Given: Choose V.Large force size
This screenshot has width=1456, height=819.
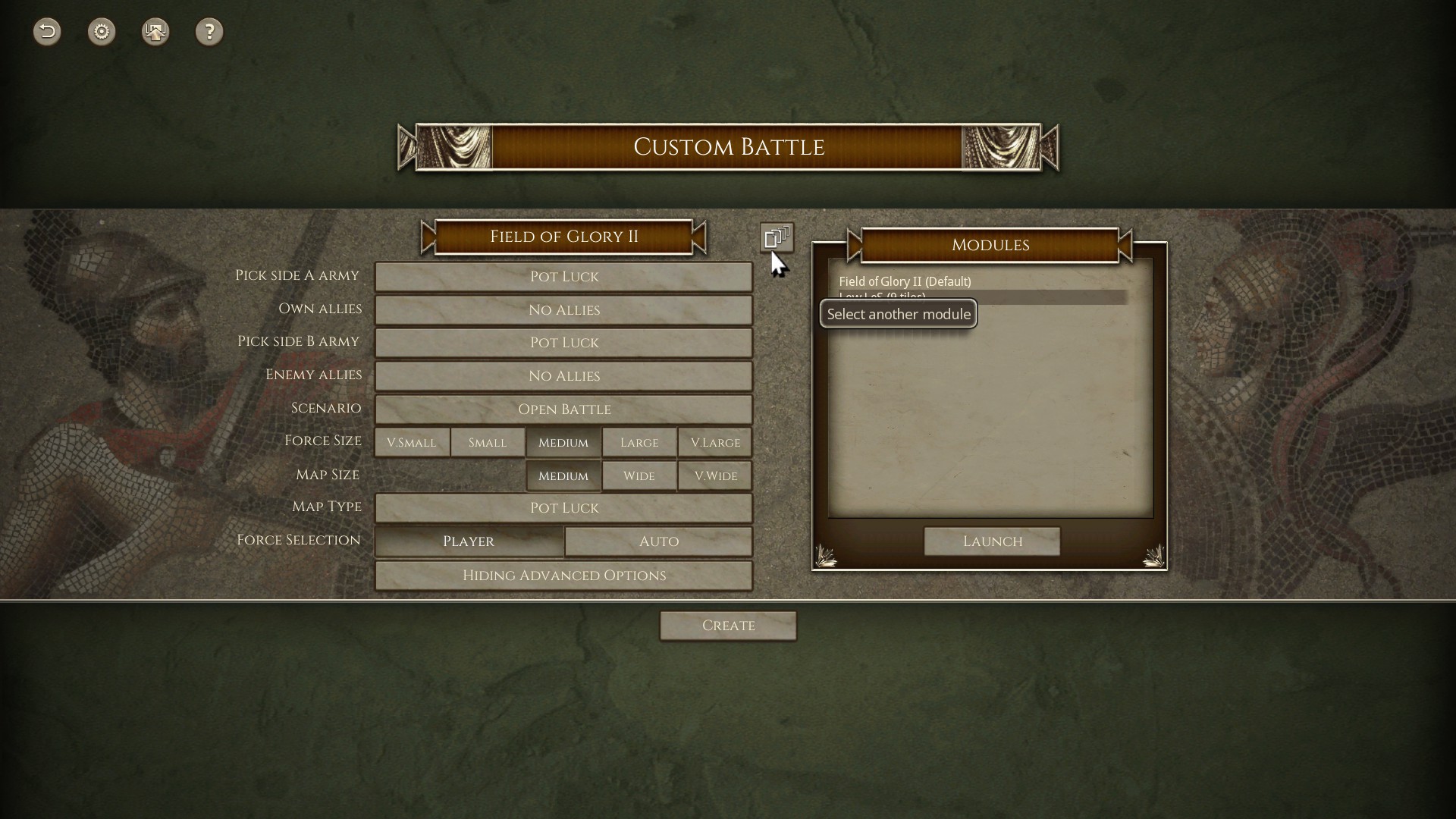Looking at the screenshot, I should click(714, 442).
